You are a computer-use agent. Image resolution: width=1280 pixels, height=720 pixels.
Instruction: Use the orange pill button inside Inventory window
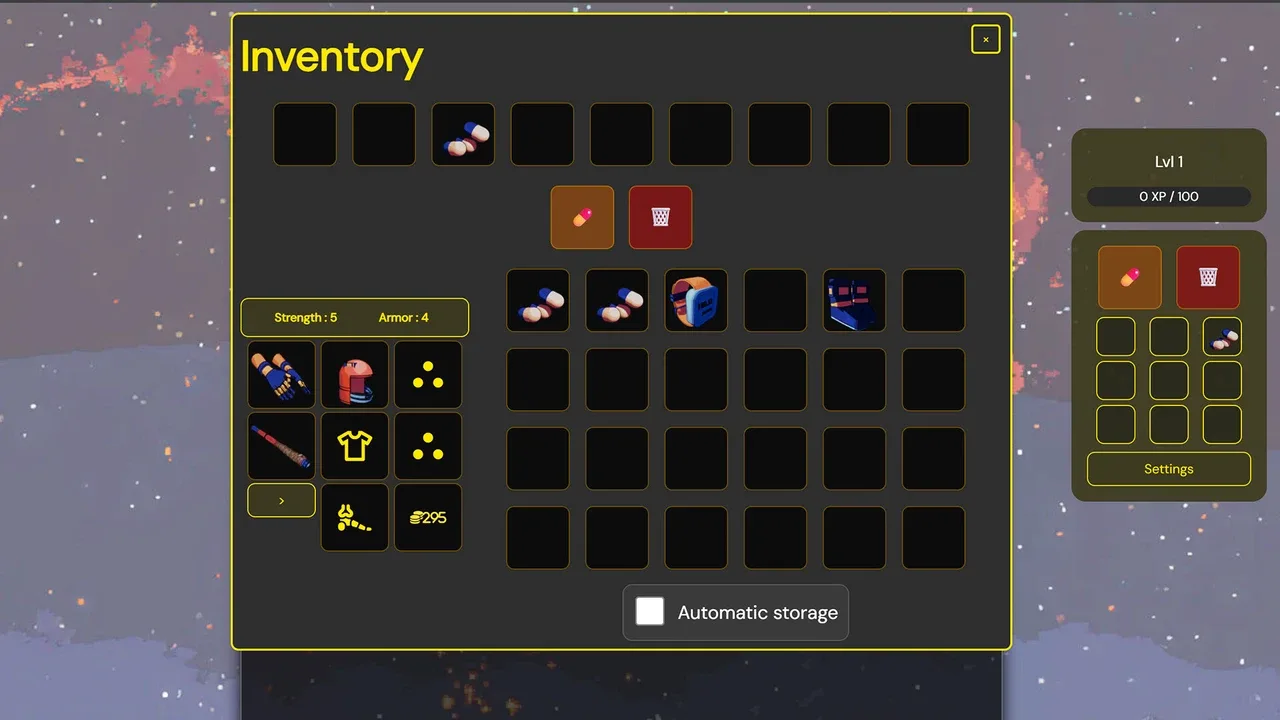[x=582, y=217]
